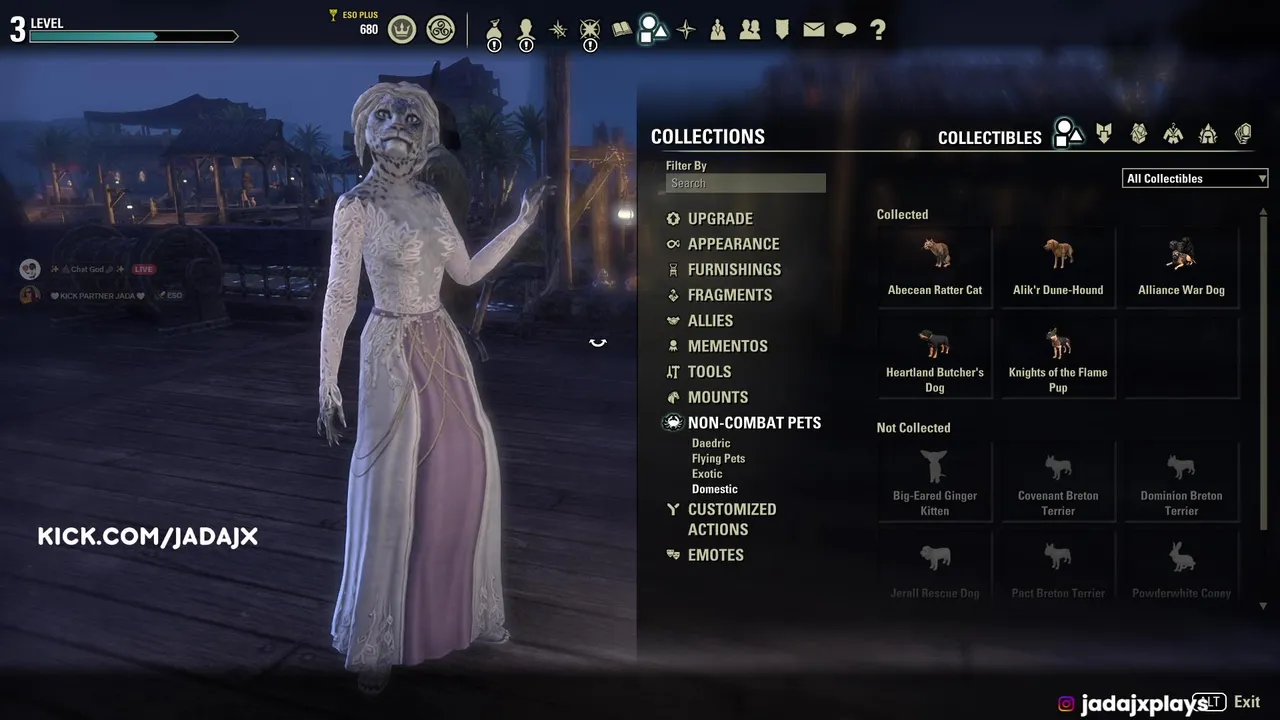Open the Upgrade category
Screen dimensions: 1280x720
719,219
